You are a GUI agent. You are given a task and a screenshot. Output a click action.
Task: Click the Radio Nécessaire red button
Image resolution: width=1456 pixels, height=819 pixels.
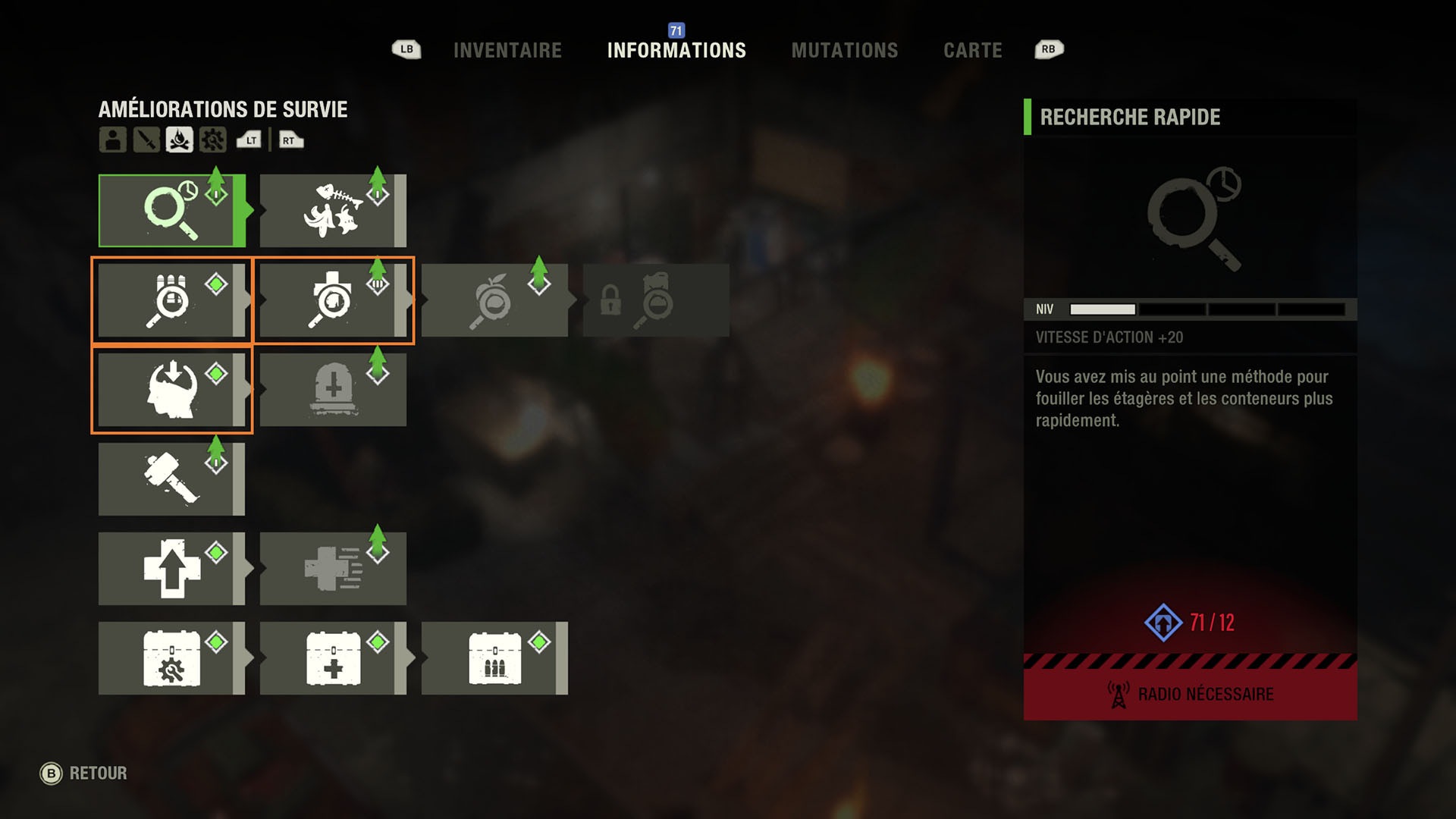[1190, 694]
